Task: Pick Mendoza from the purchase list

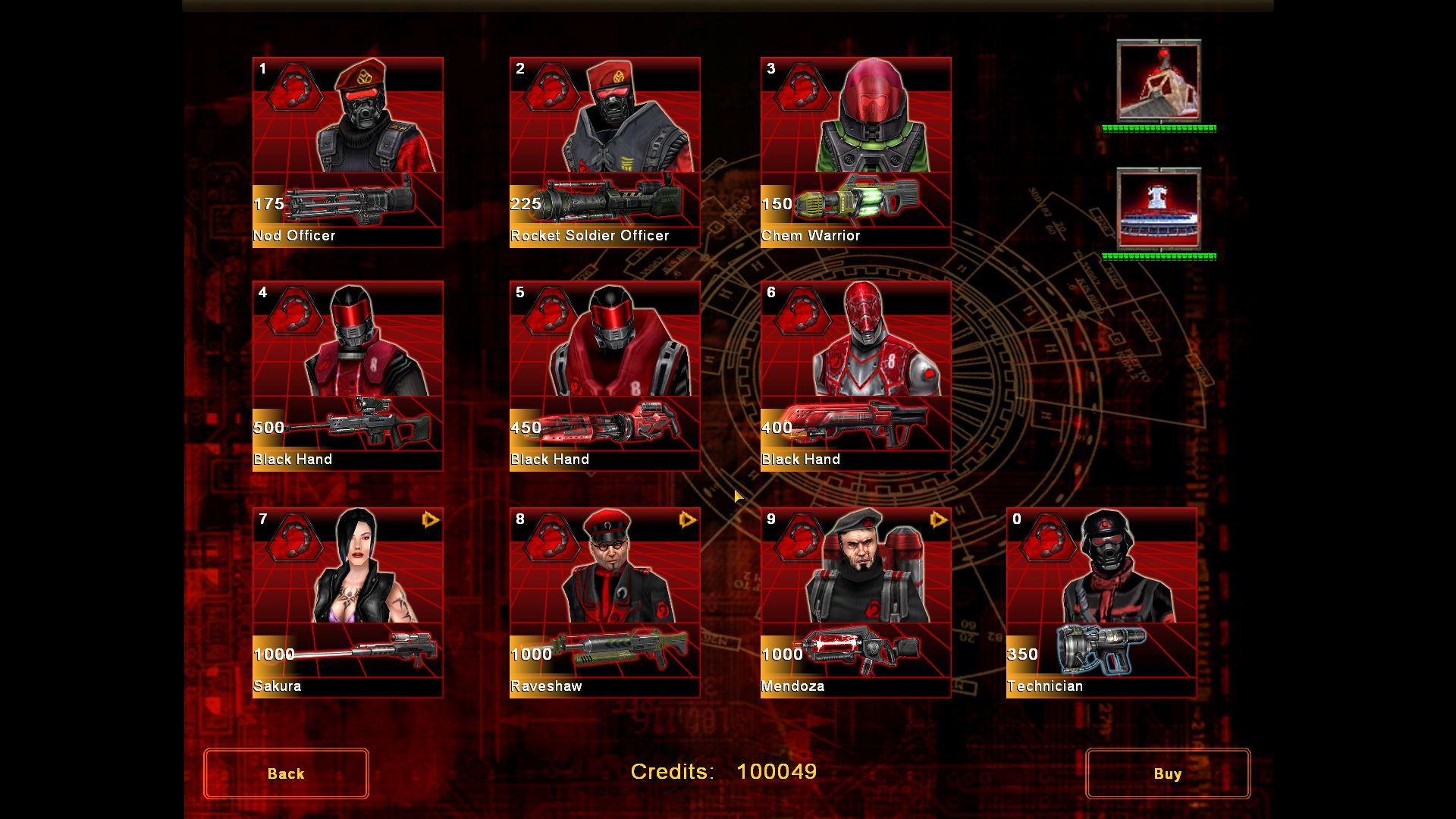Action: click(855, 602)
